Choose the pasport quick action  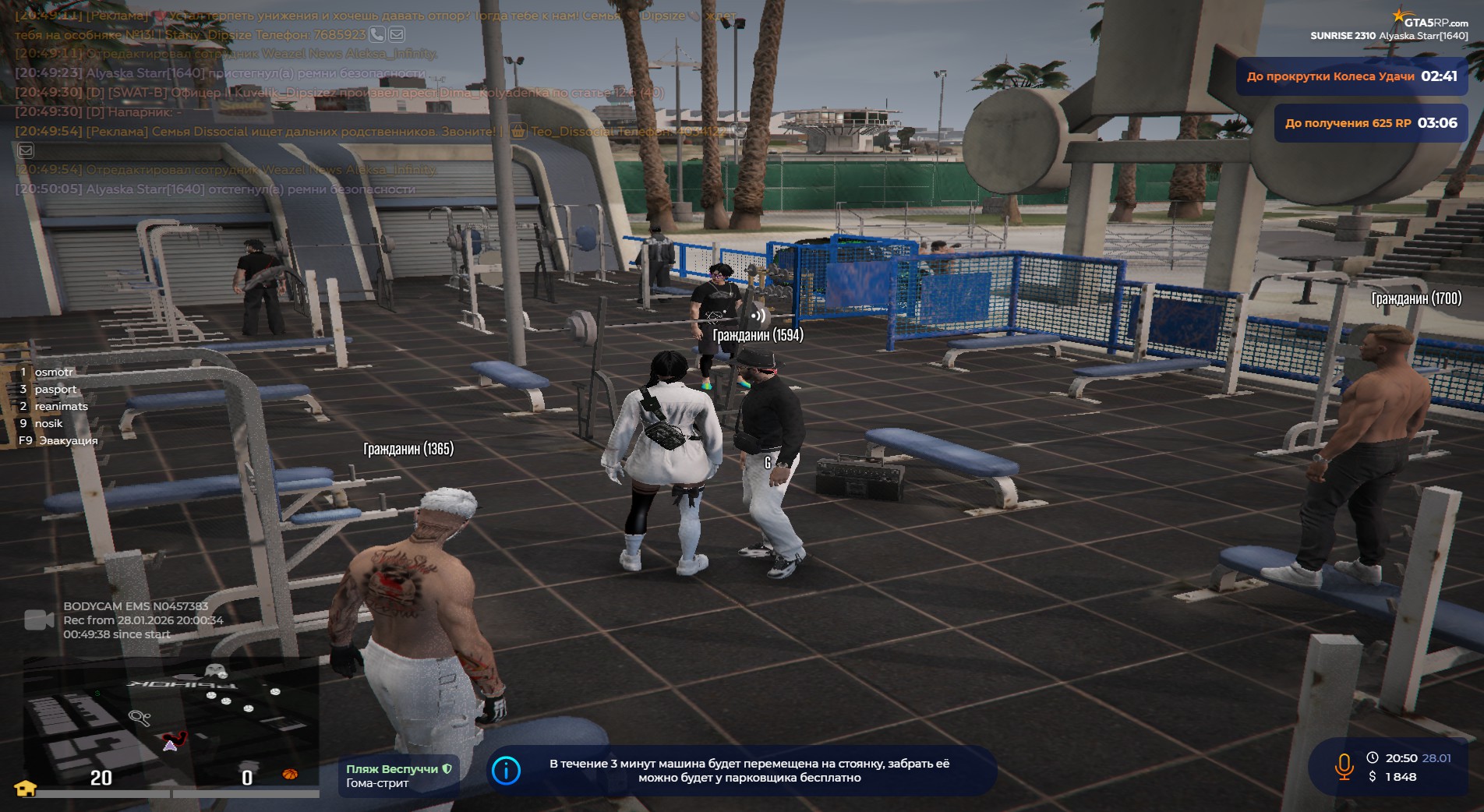55,390
